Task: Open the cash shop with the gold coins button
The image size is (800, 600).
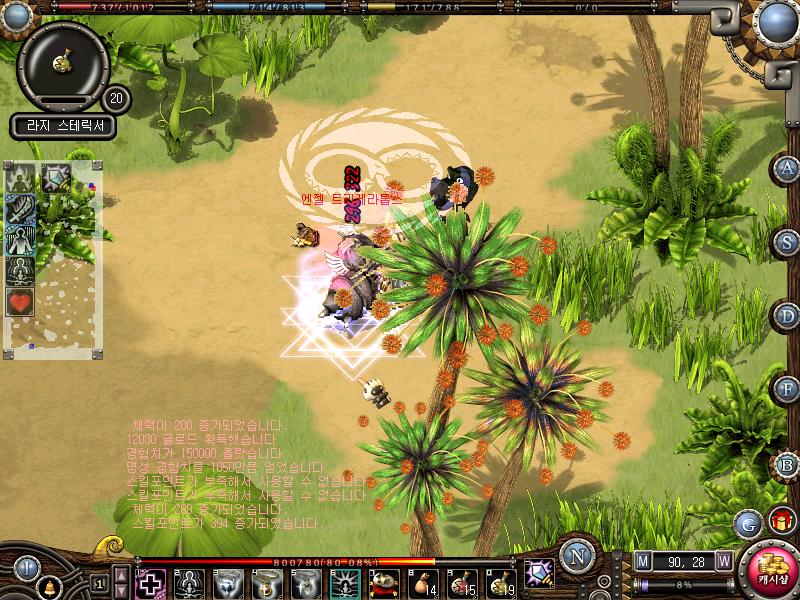Action: tap(770, 570)
